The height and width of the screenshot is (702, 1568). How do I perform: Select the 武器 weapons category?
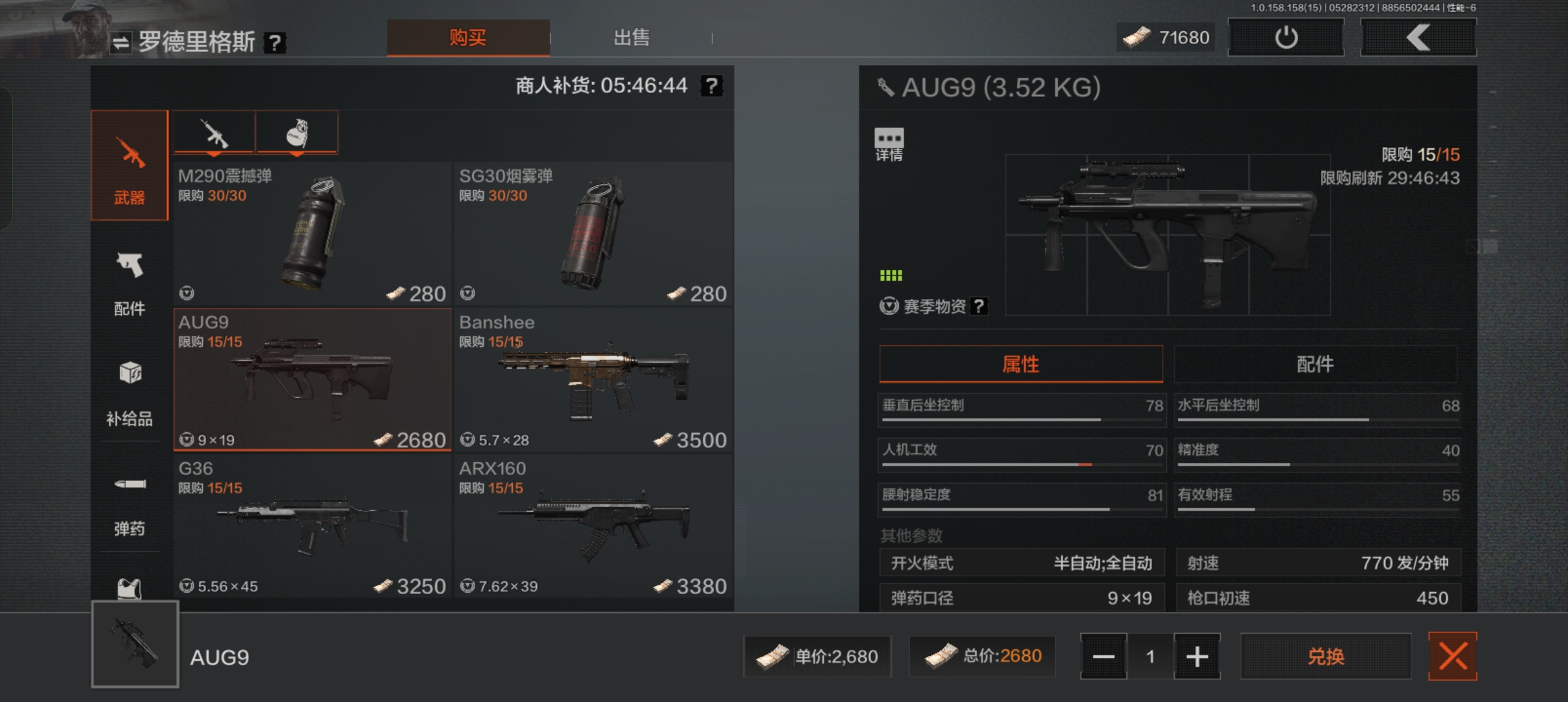click(129, 166)
